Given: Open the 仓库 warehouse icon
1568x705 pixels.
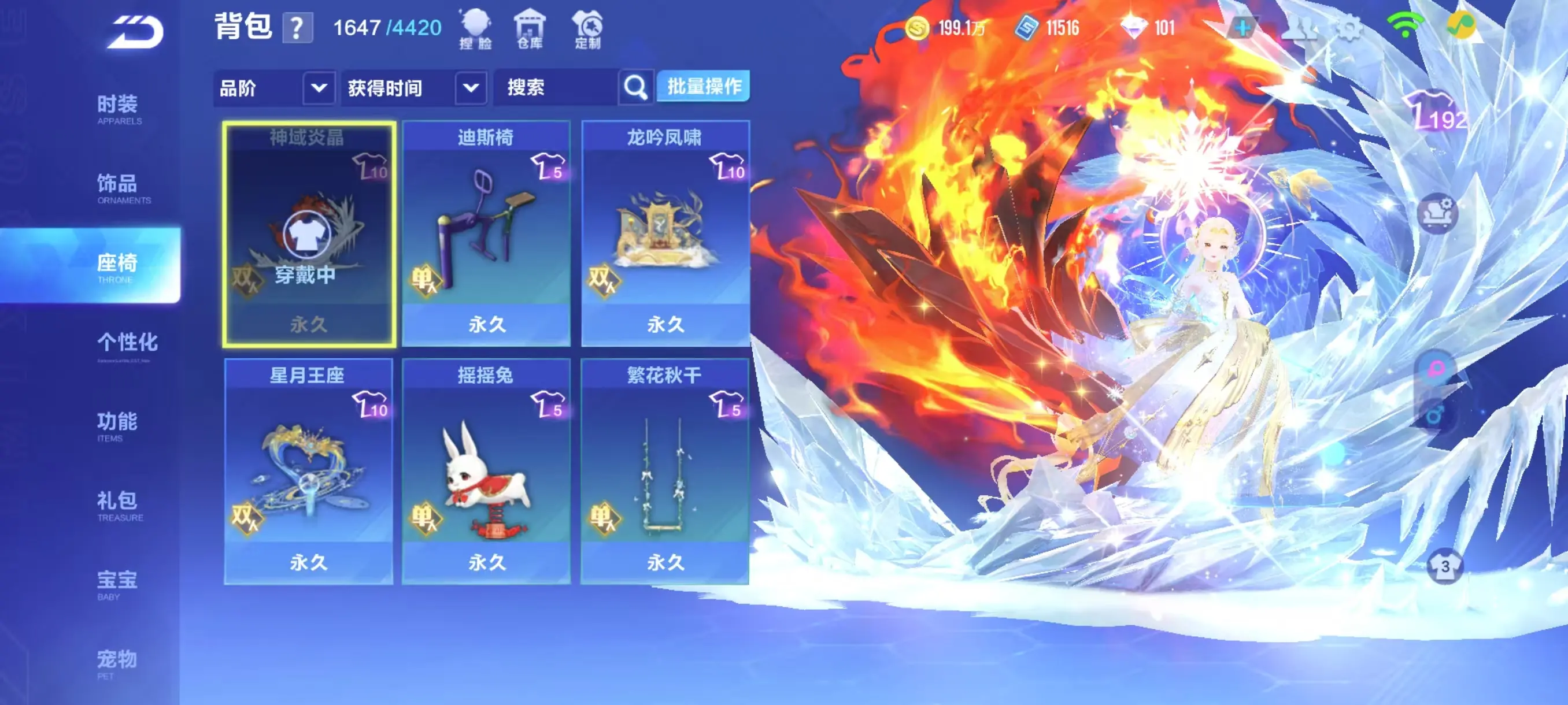Looking at the screenshot, I should click(x=530, y=27).
